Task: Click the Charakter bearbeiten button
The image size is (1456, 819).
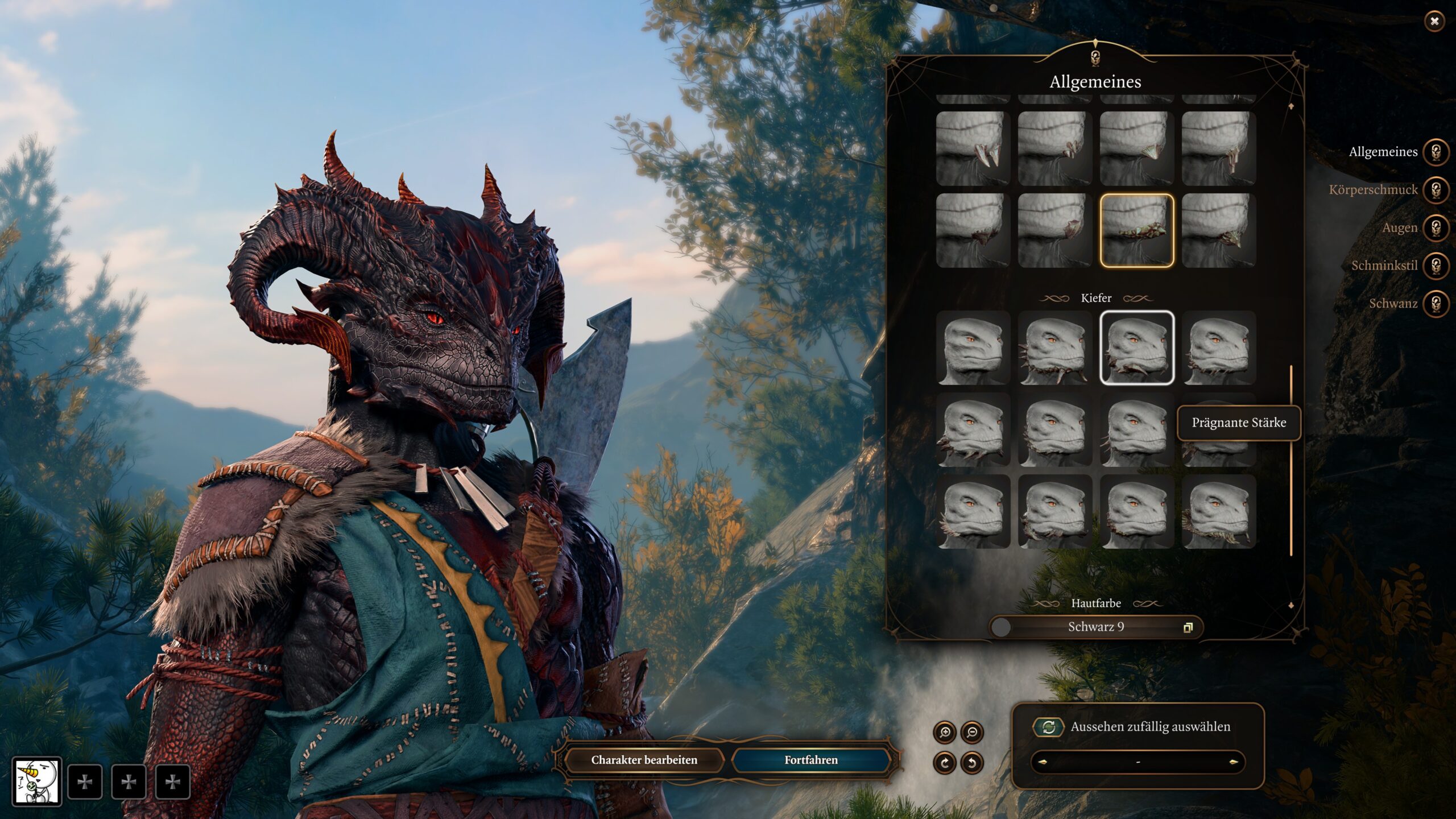Action: pyautogui.click(x=644, y=760)
